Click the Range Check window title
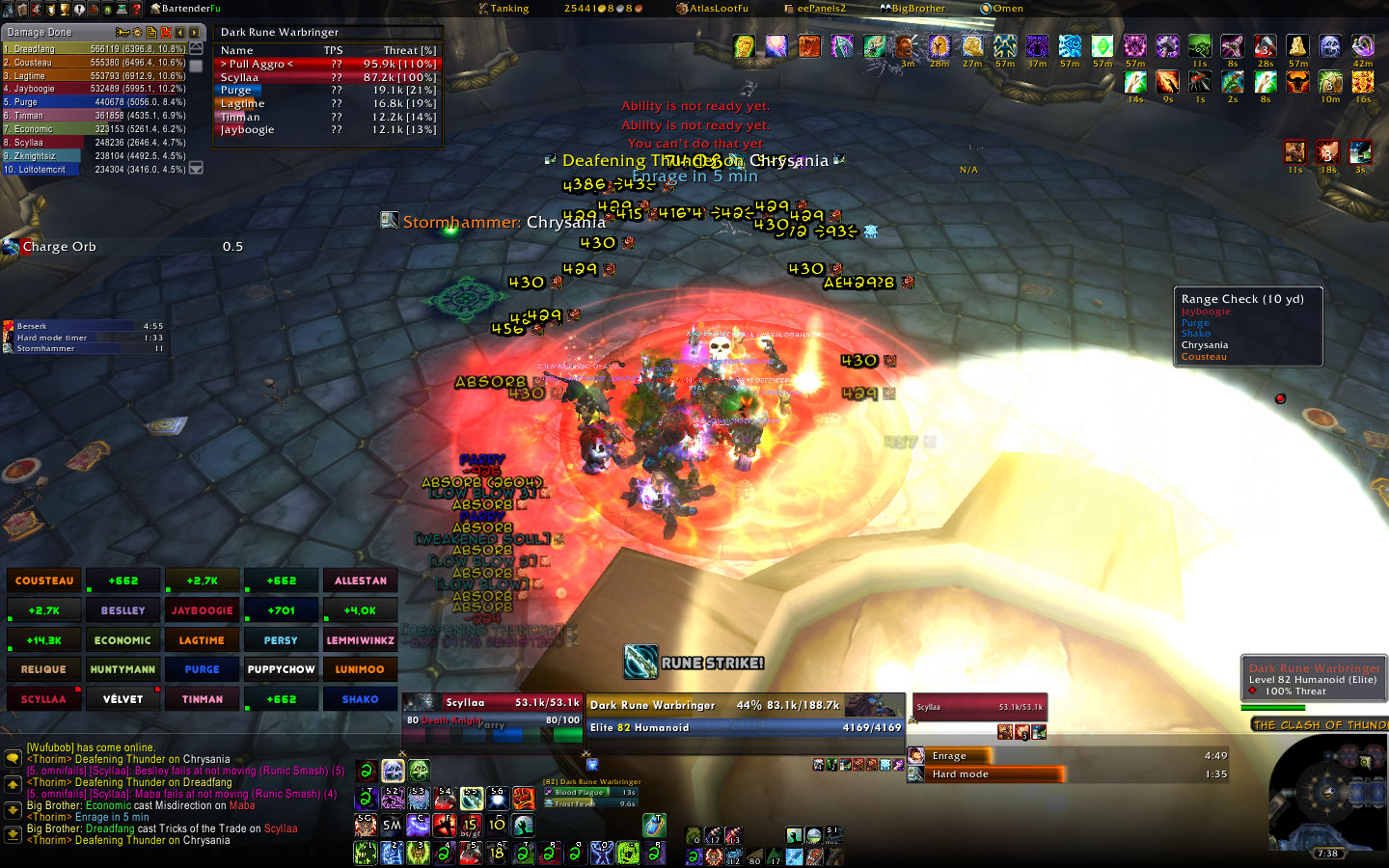This screenshot has width=1389, height=868. point(1242,299)
